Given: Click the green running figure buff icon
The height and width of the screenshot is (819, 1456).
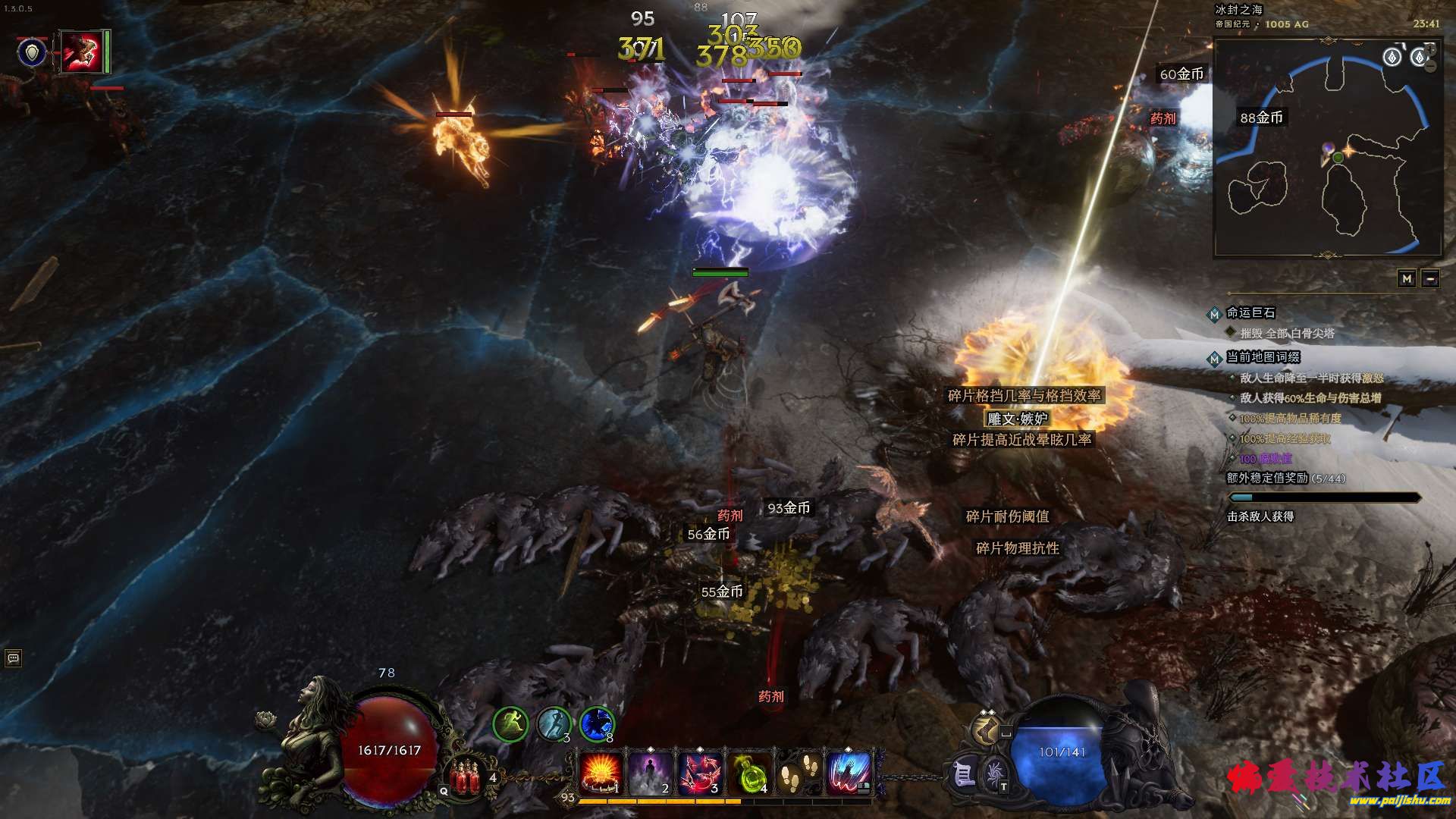Looking at the screenshot, I should click(x=511, y=724).
